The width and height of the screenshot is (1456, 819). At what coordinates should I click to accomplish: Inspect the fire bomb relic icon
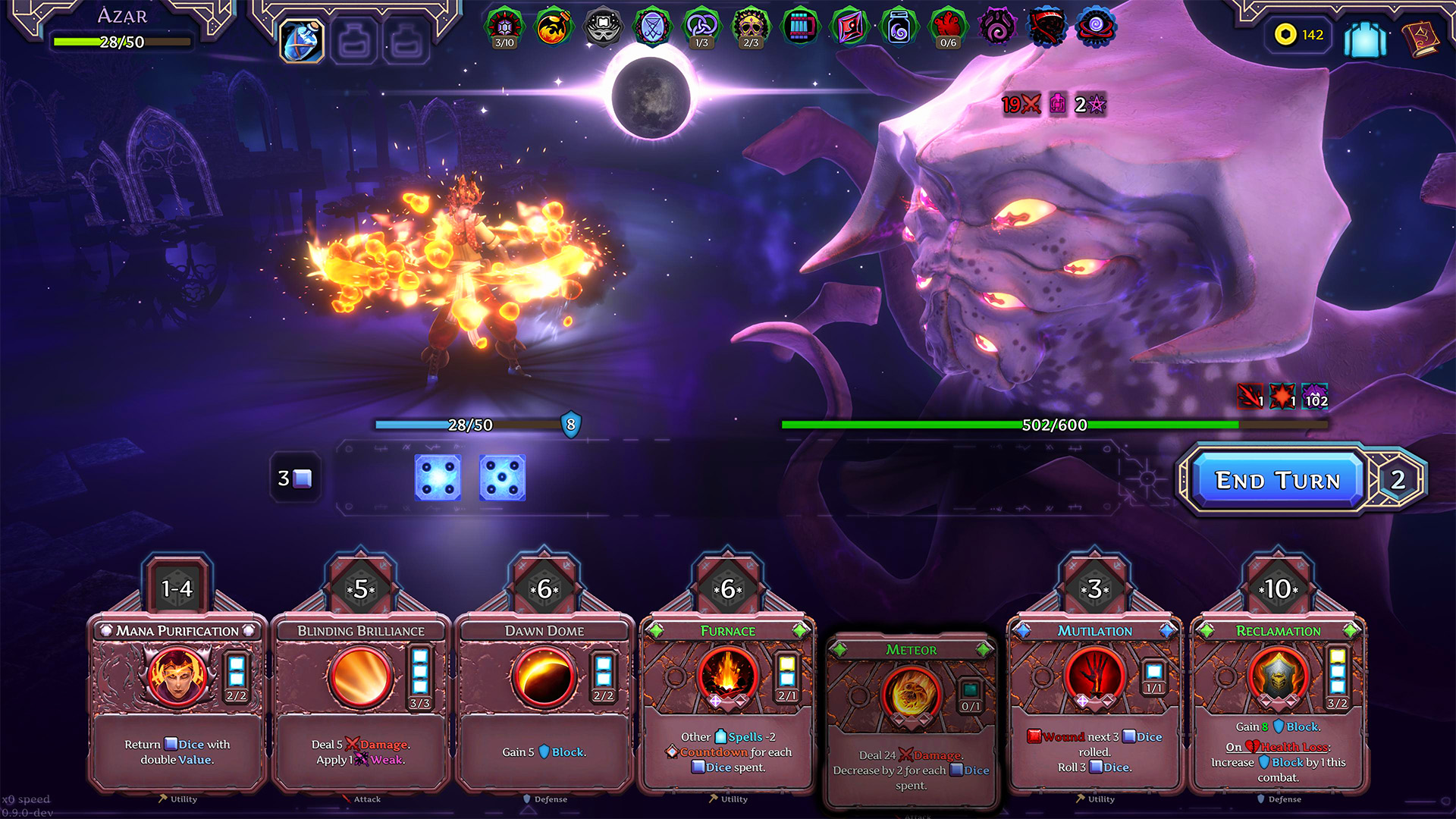(x=554, y=28)
